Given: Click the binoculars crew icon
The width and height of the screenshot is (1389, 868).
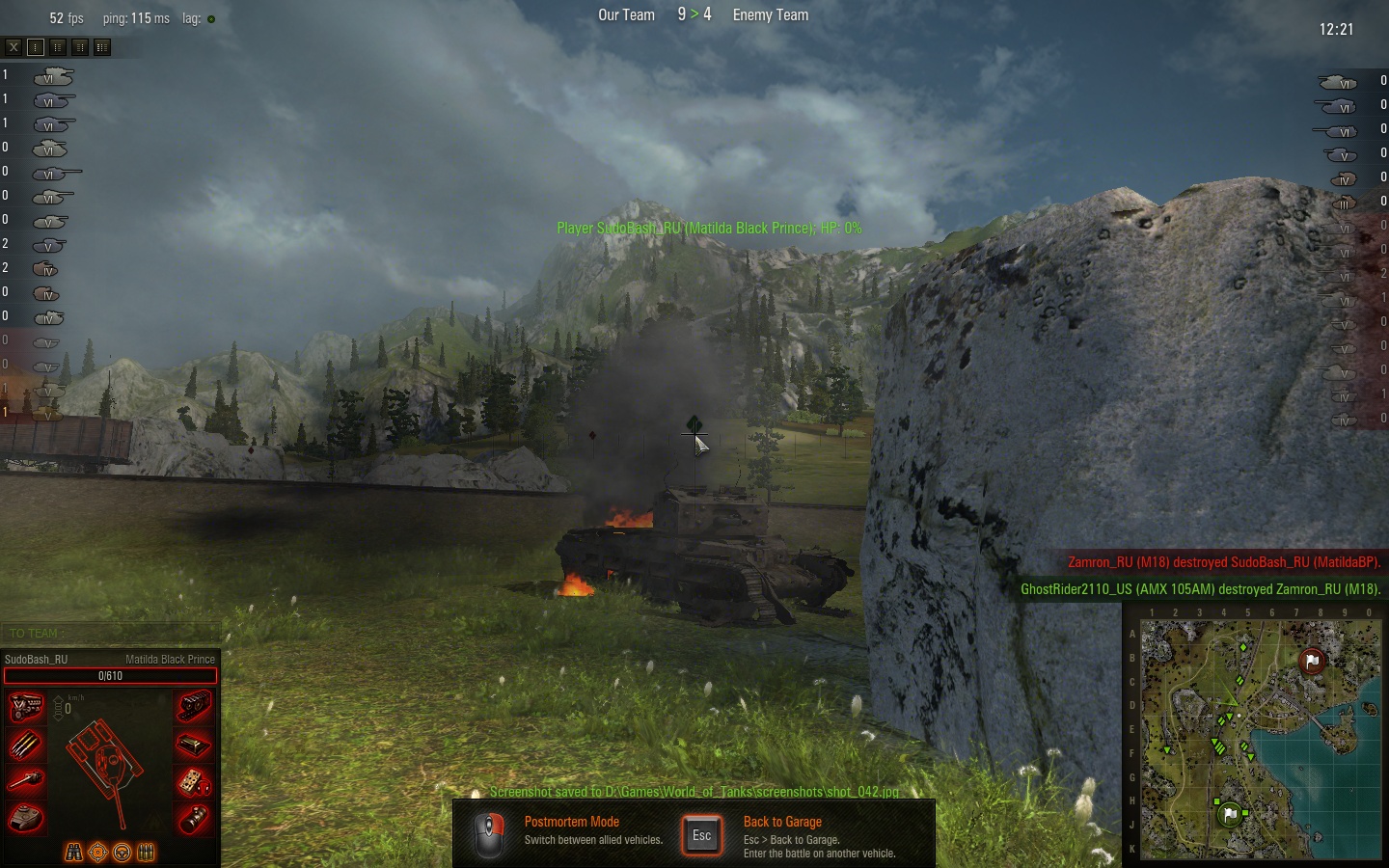Looking at the screenshot, I should click(73, 853).
